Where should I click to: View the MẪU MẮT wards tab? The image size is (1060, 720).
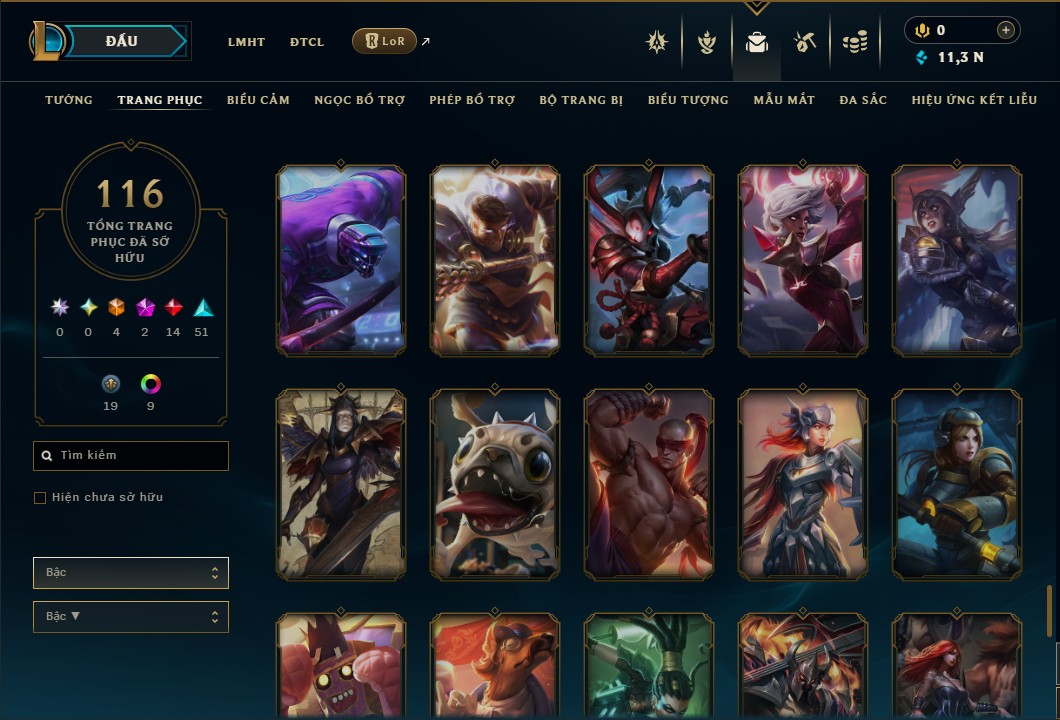784,100
